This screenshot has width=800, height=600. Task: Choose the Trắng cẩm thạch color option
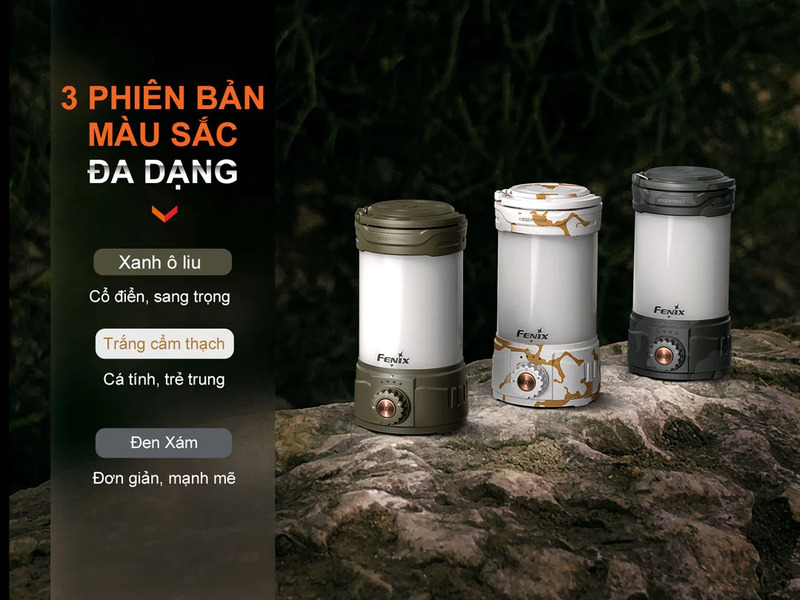[165, 344]
